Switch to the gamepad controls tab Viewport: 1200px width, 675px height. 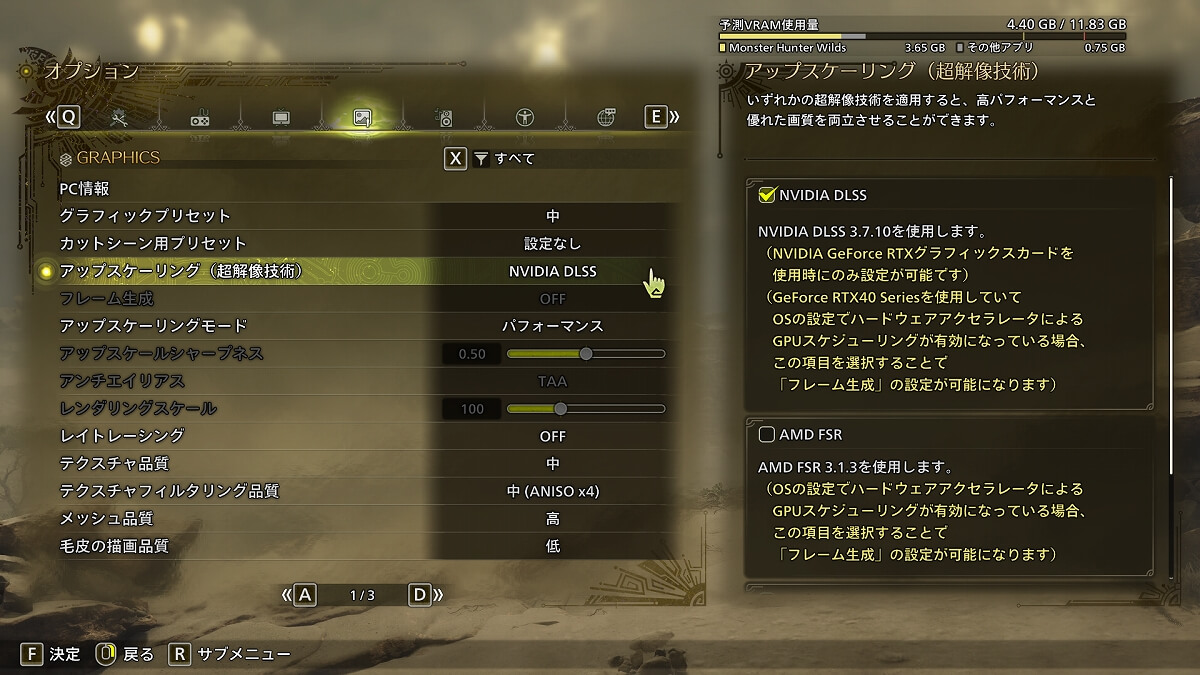tap(200, 119)
